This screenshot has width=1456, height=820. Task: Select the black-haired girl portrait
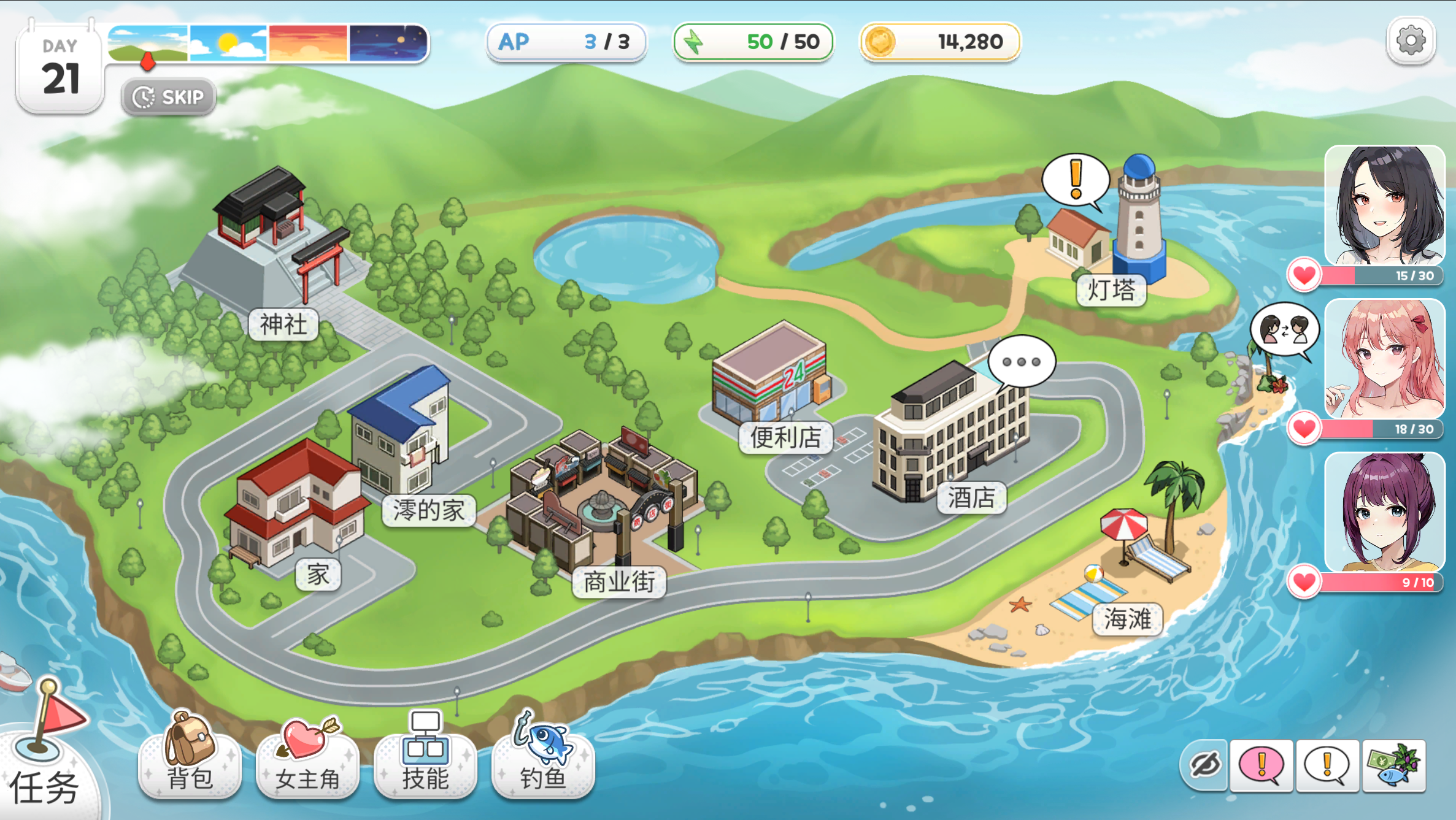pos(1385,205)
